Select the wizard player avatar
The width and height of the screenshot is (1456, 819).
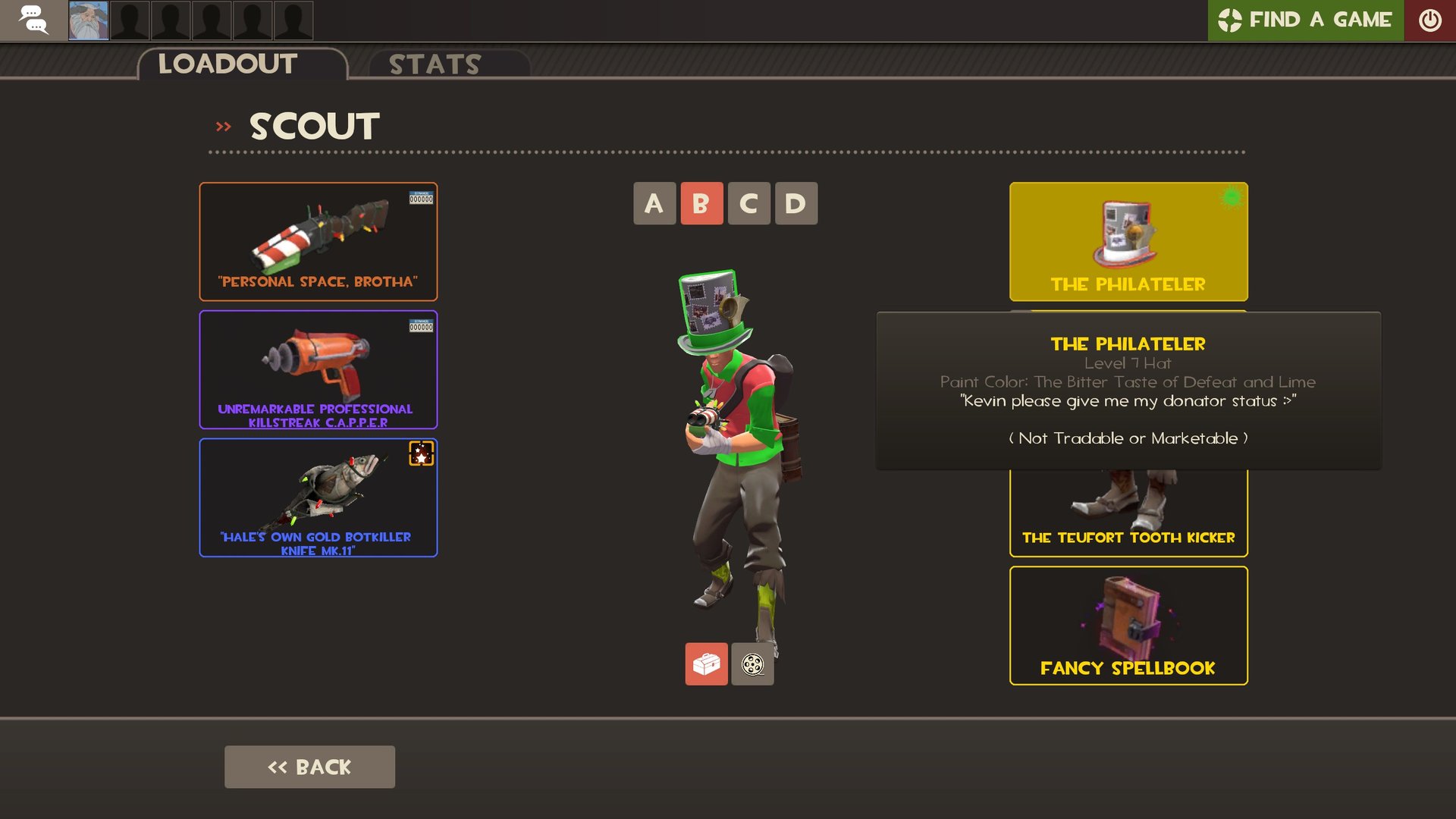tap(88, 20)
